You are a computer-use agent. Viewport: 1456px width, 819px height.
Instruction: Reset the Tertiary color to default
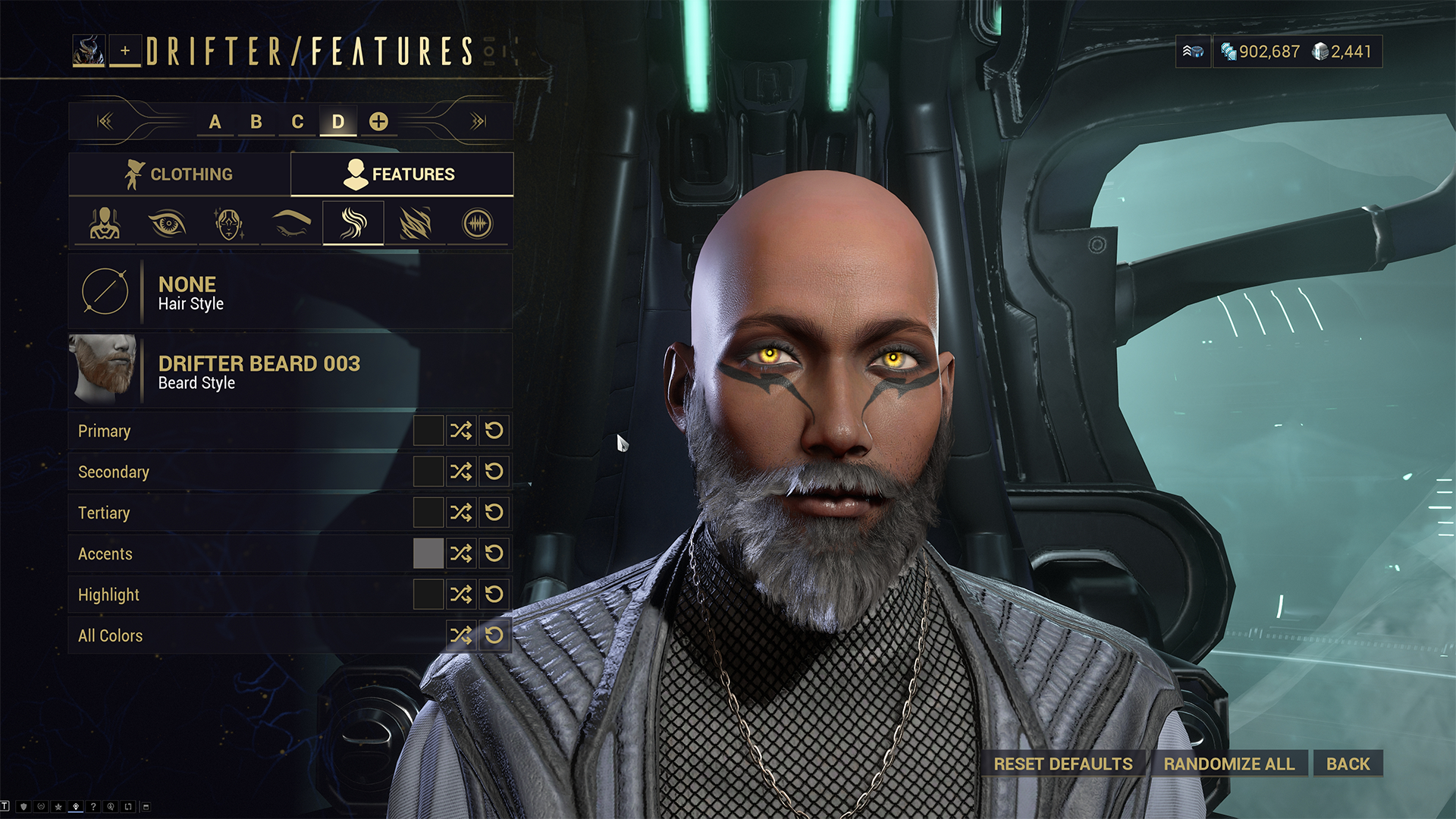[494, 513]
